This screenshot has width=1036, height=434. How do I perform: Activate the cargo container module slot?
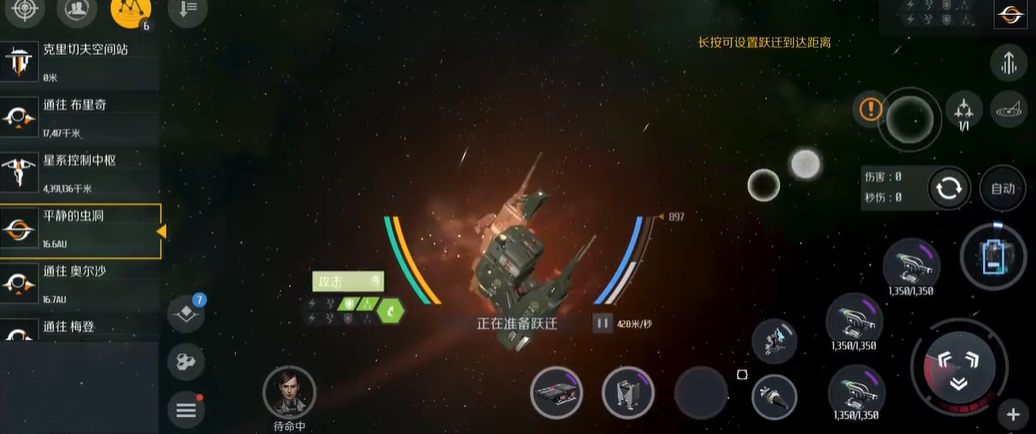628,392
